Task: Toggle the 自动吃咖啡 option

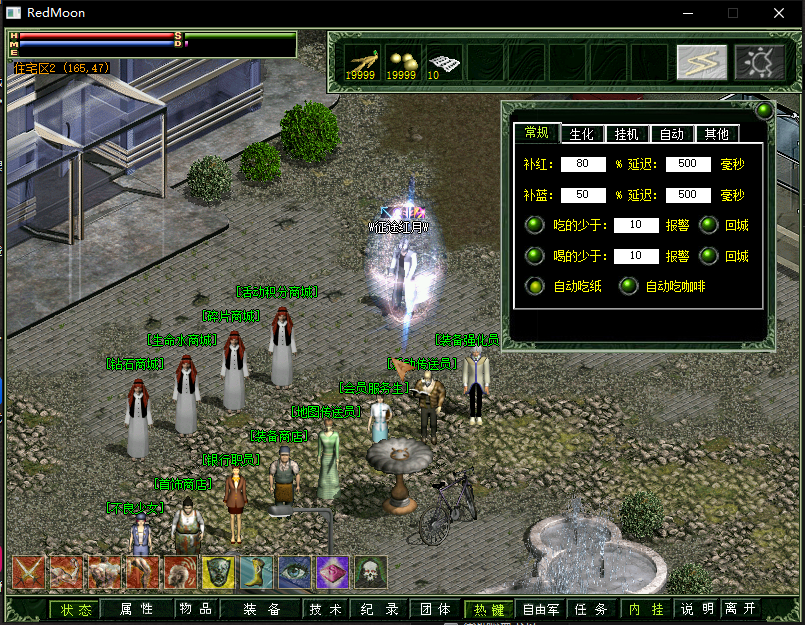Action: coord(628,287)
